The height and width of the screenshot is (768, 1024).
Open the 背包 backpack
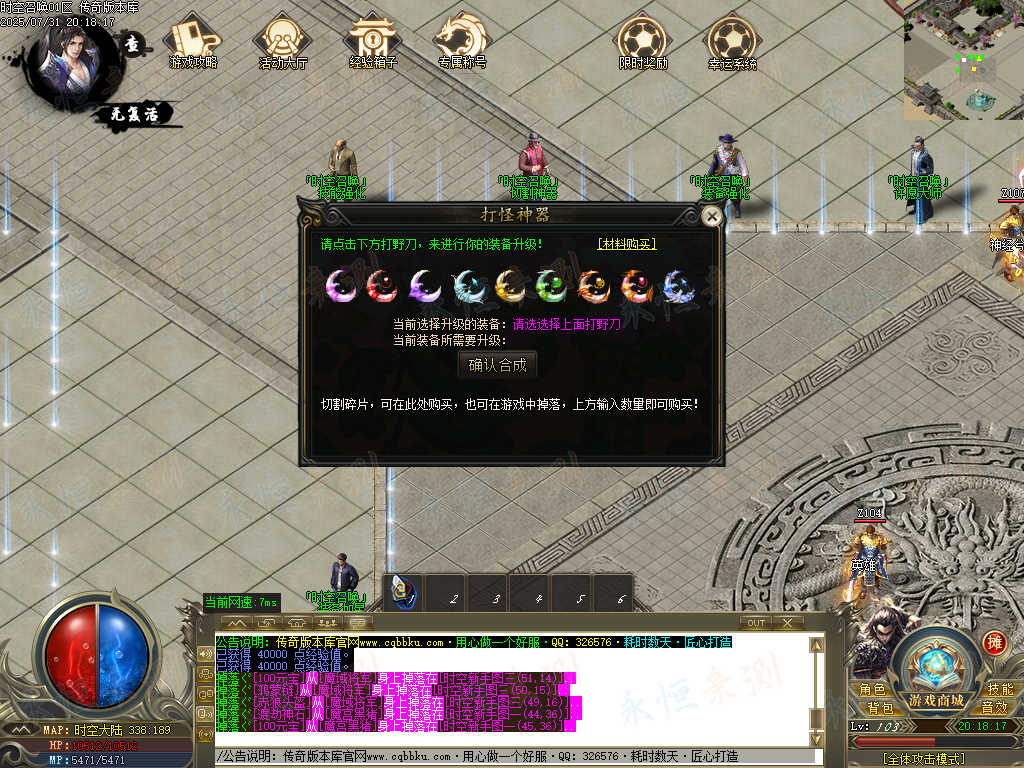(880, 708)
